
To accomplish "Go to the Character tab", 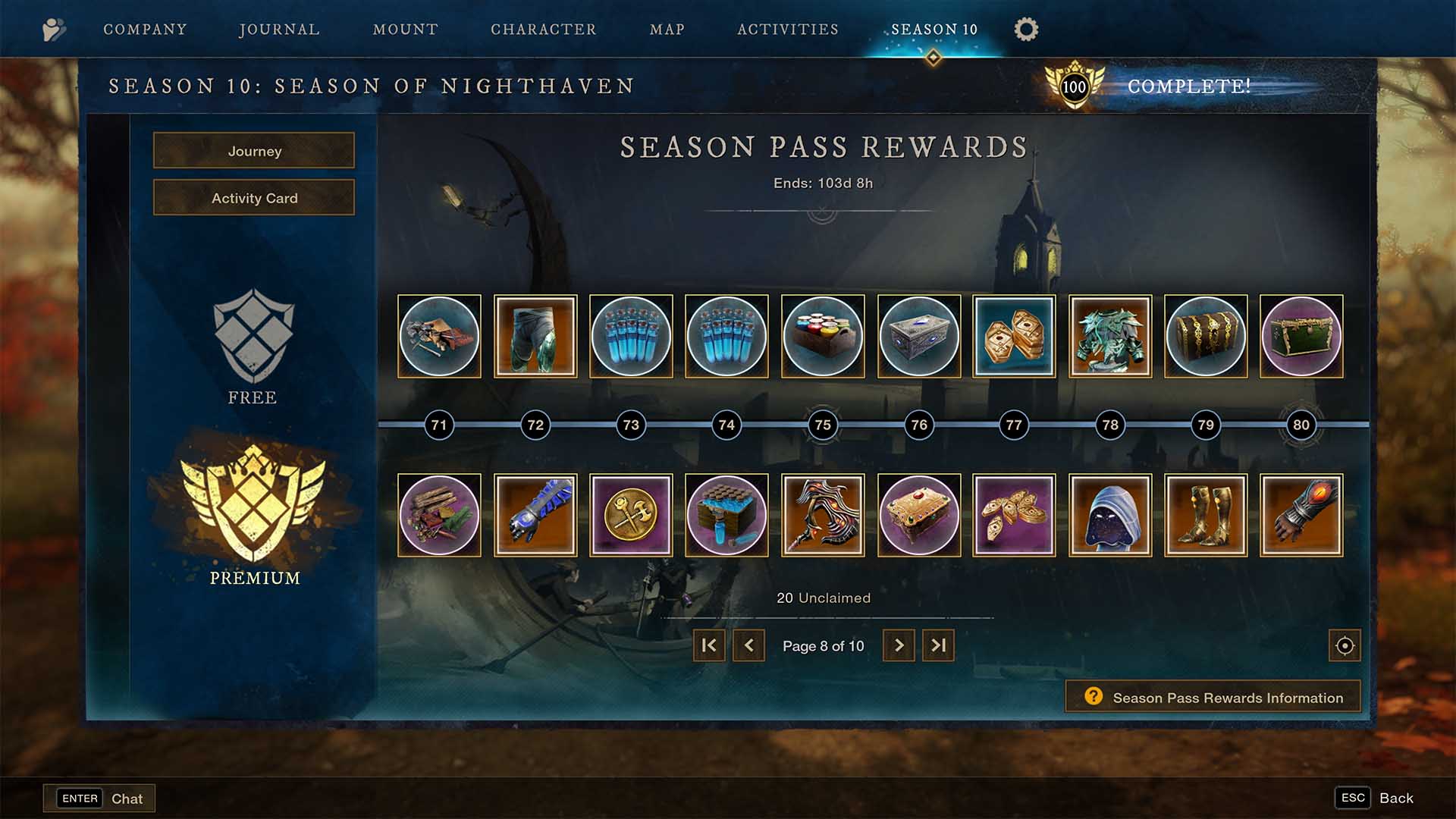I will click(544, 30).
